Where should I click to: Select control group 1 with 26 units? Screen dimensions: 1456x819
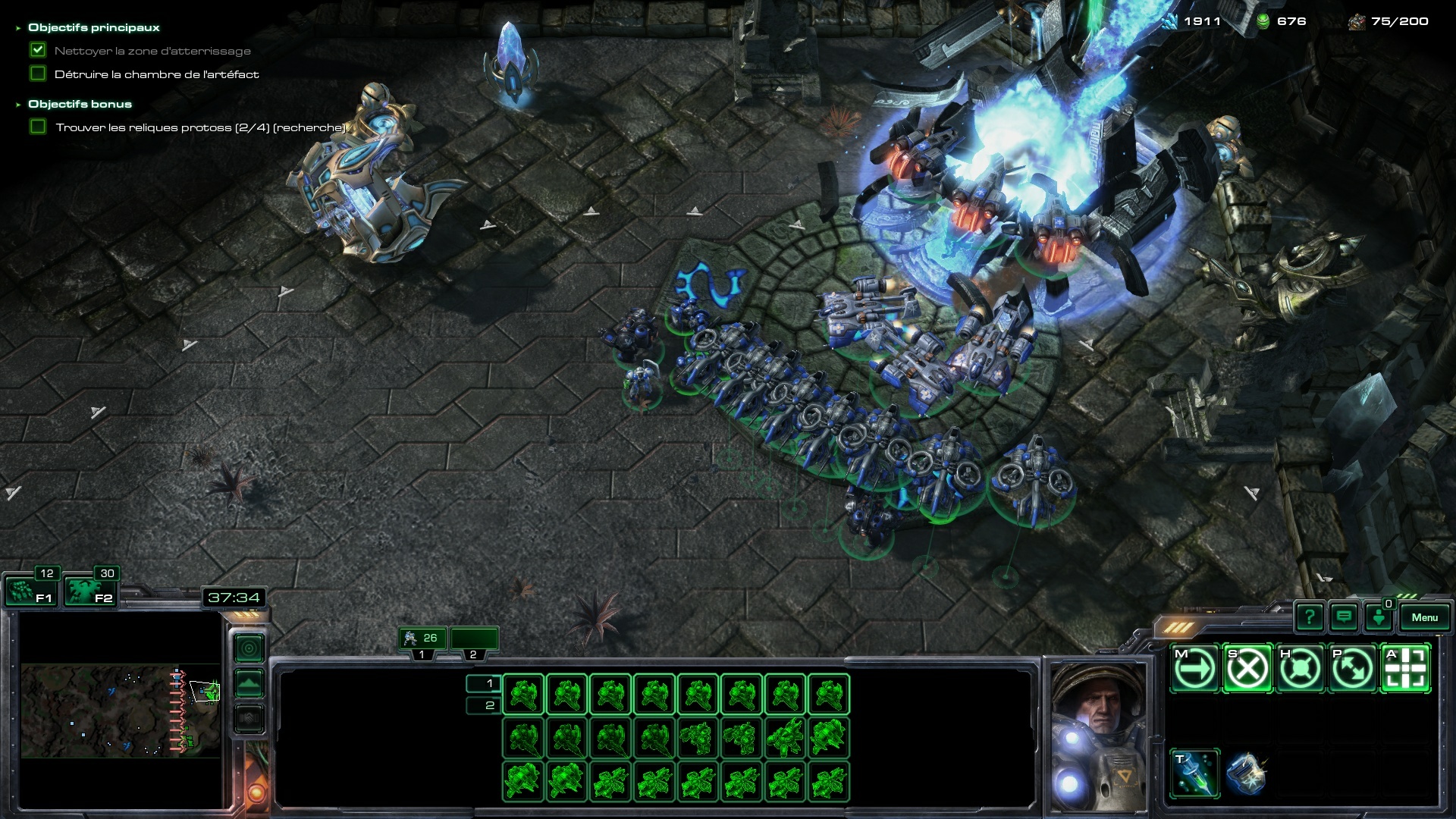[x=422, y=639]
